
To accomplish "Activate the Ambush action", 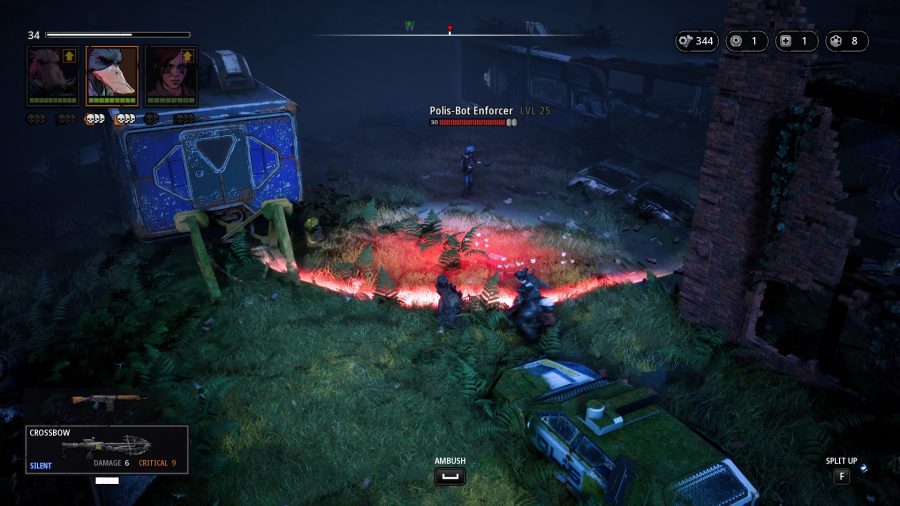I will click(450, 476).
